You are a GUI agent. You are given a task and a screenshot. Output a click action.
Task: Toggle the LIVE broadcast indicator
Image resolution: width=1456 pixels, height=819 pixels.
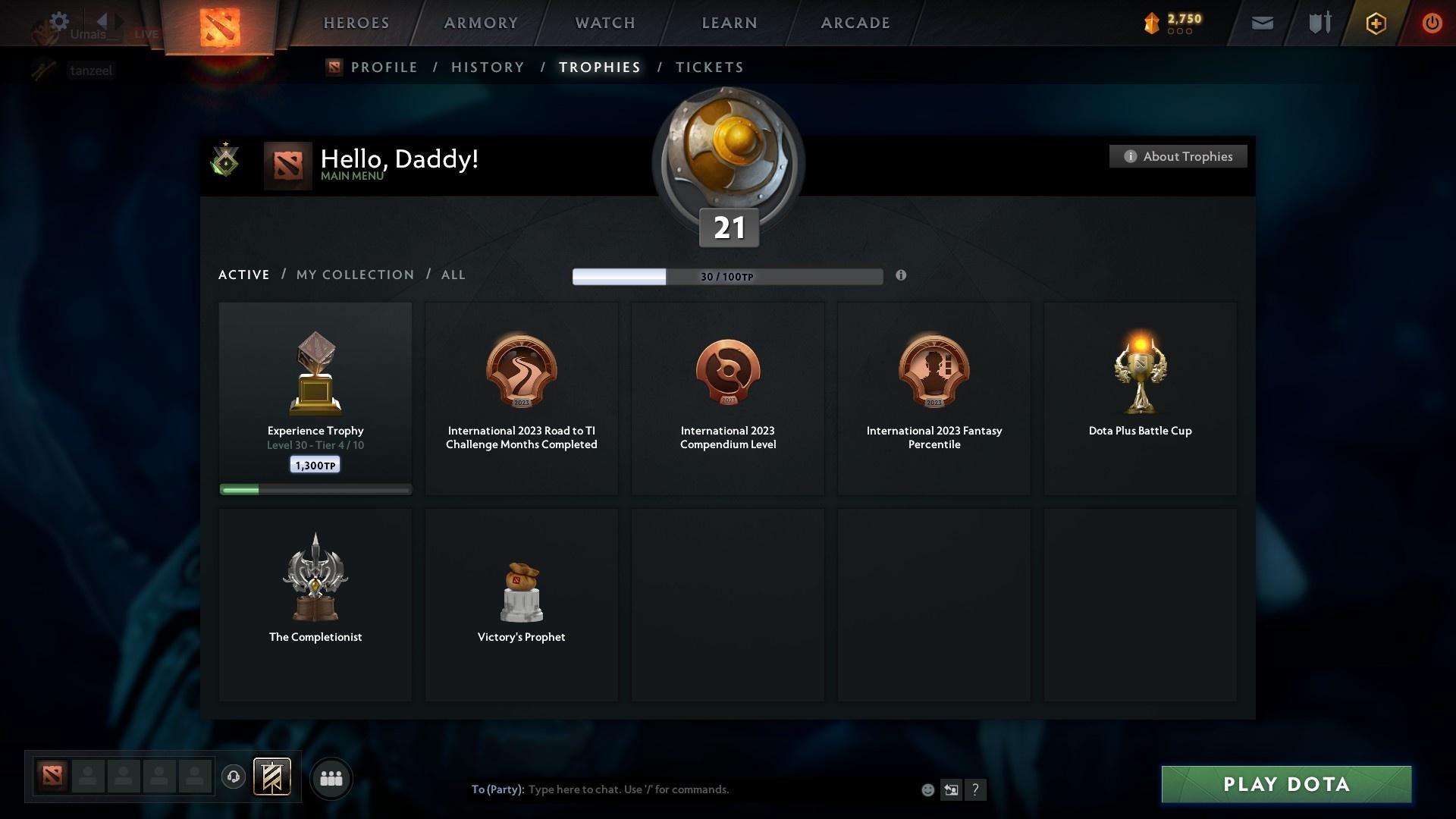point(146,33)
